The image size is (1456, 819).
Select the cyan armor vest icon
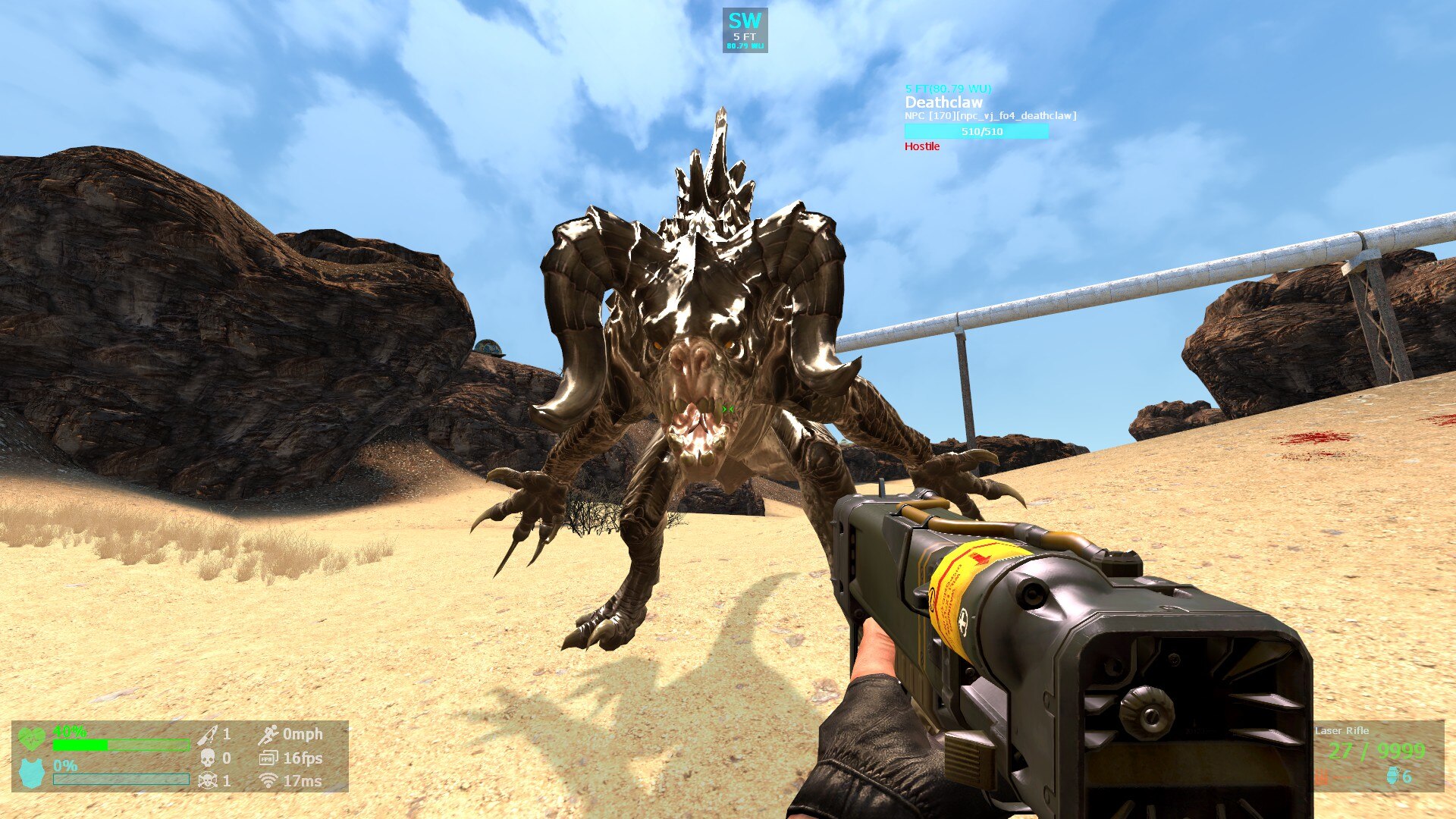(30, 771)
